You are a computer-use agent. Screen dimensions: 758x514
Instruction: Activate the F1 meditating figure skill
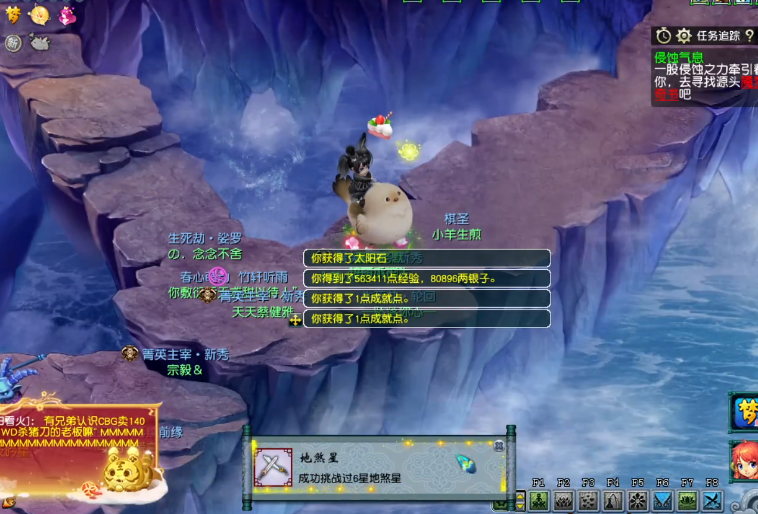pyautogui.click(x=539, y=500)
